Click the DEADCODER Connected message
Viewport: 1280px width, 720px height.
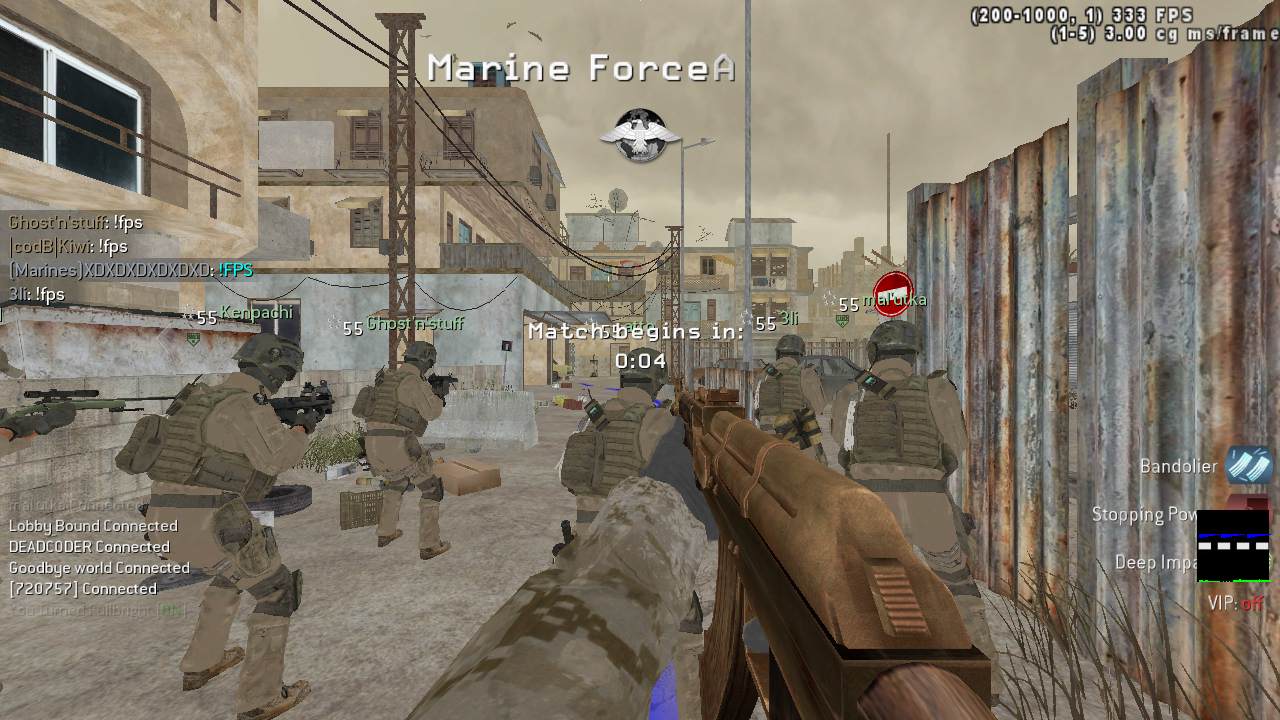89,547
